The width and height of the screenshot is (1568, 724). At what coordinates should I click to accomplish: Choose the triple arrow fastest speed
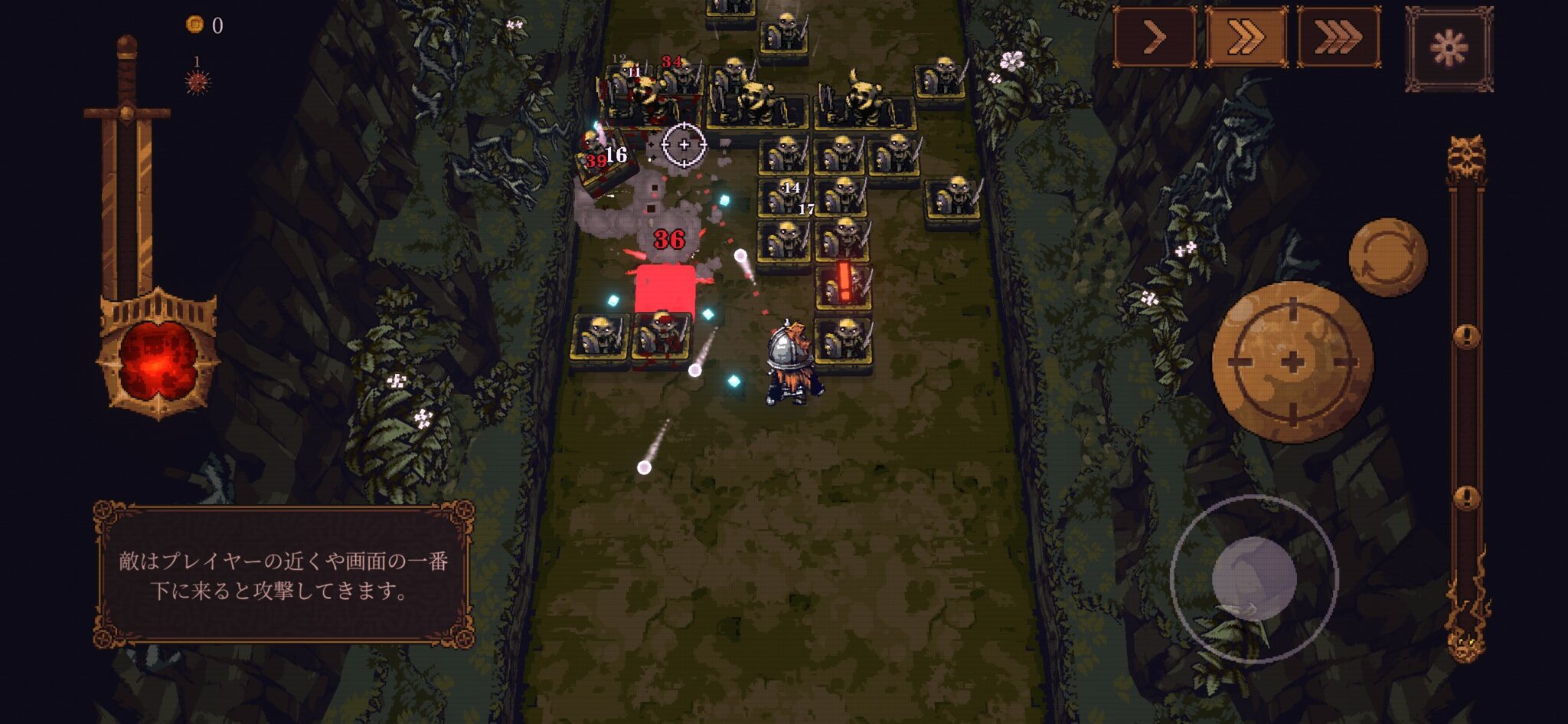[x=1338, y=38]
